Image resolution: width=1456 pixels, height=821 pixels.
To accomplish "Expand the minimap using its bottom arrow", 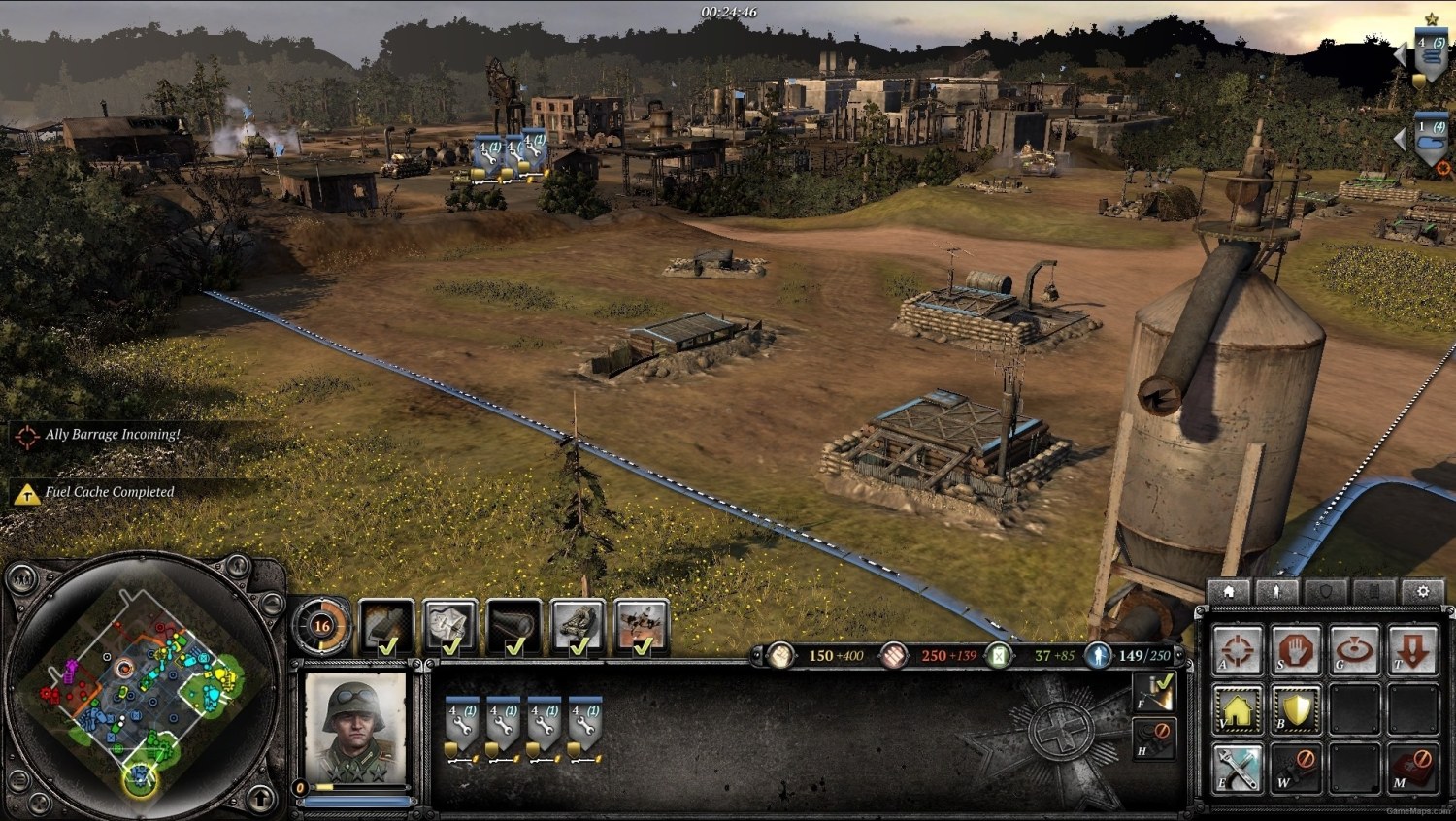I will 260,800.
